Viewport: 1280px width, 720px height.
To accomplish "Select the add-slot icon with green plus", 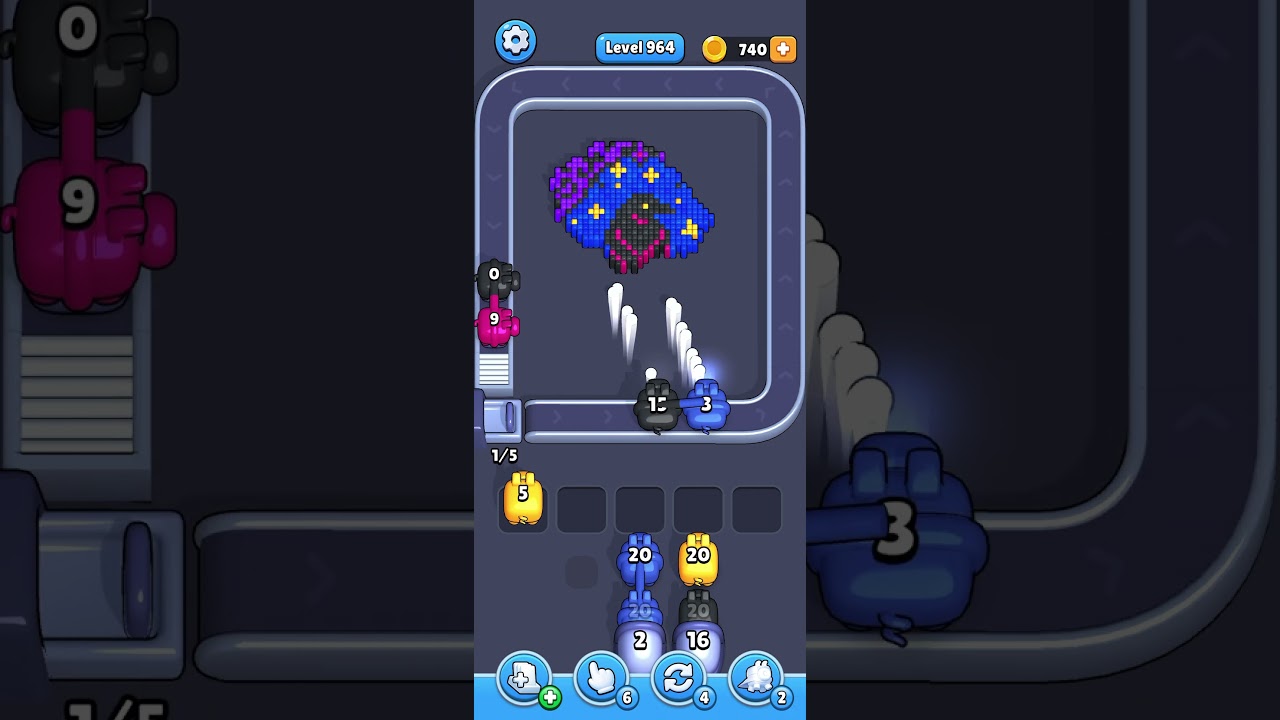I will 522,678.
